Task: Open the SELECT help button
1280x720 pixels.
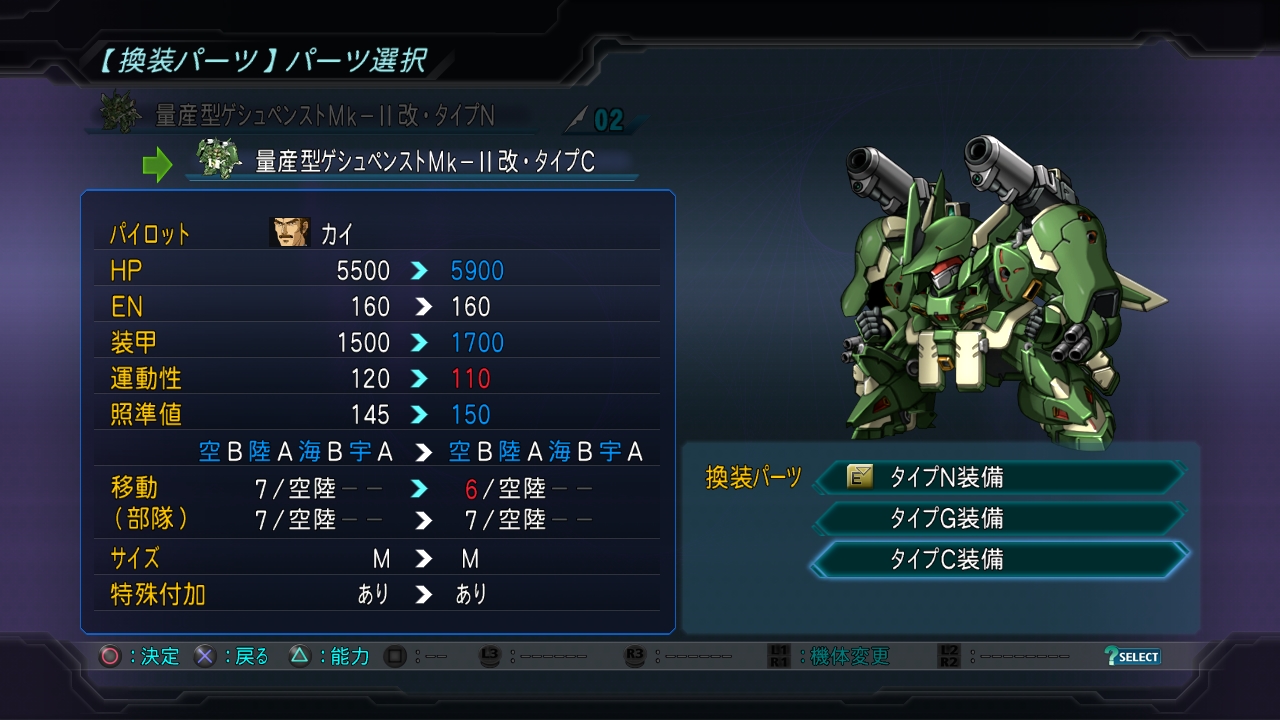Action: point(1132,657)
